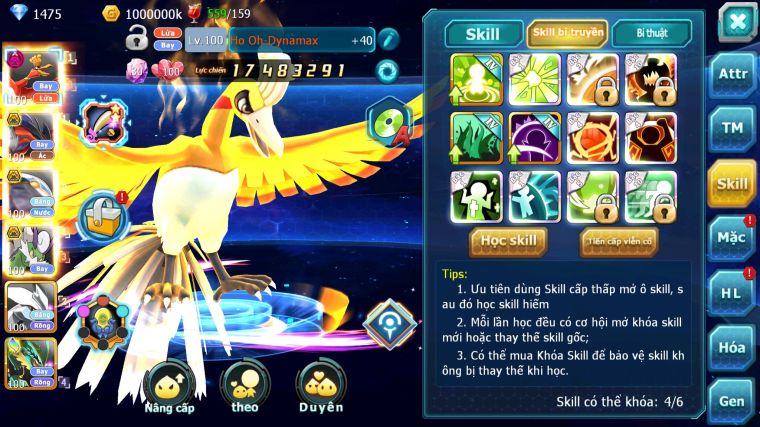Image resolution: width=760 pixels, height=427 pixels.
Task: Click the Tiến cấp viễn cổ button
Action: click(619, 240)
